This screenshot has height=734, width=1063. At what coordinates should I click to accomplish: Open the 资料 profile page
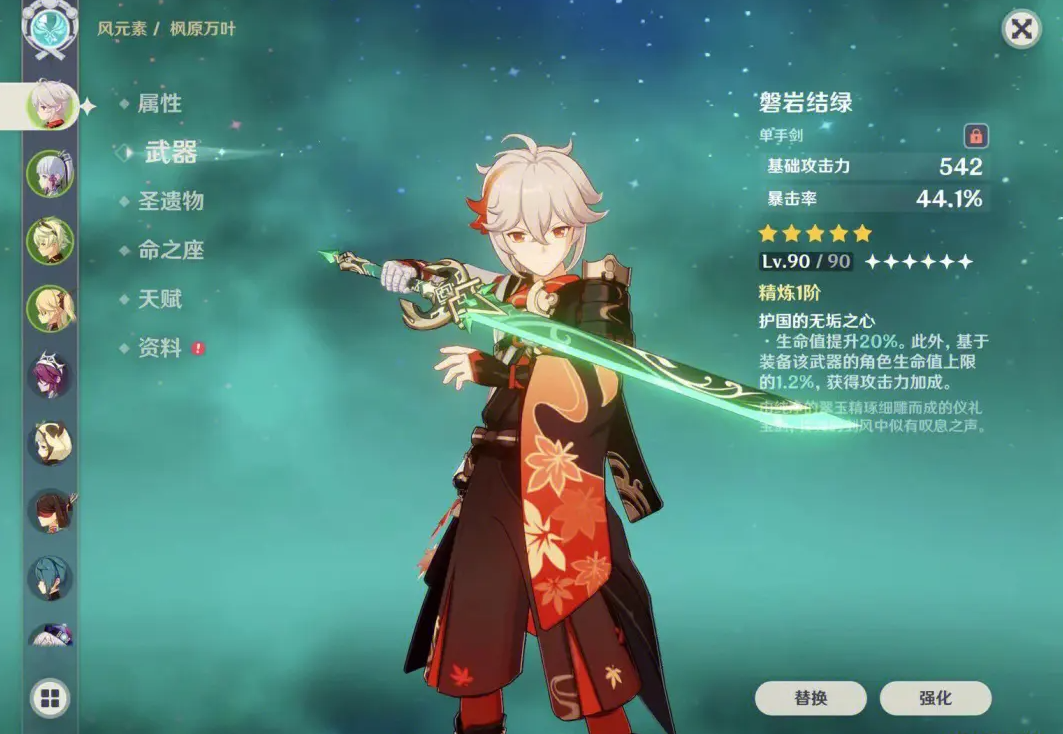(x=159, y=348)
